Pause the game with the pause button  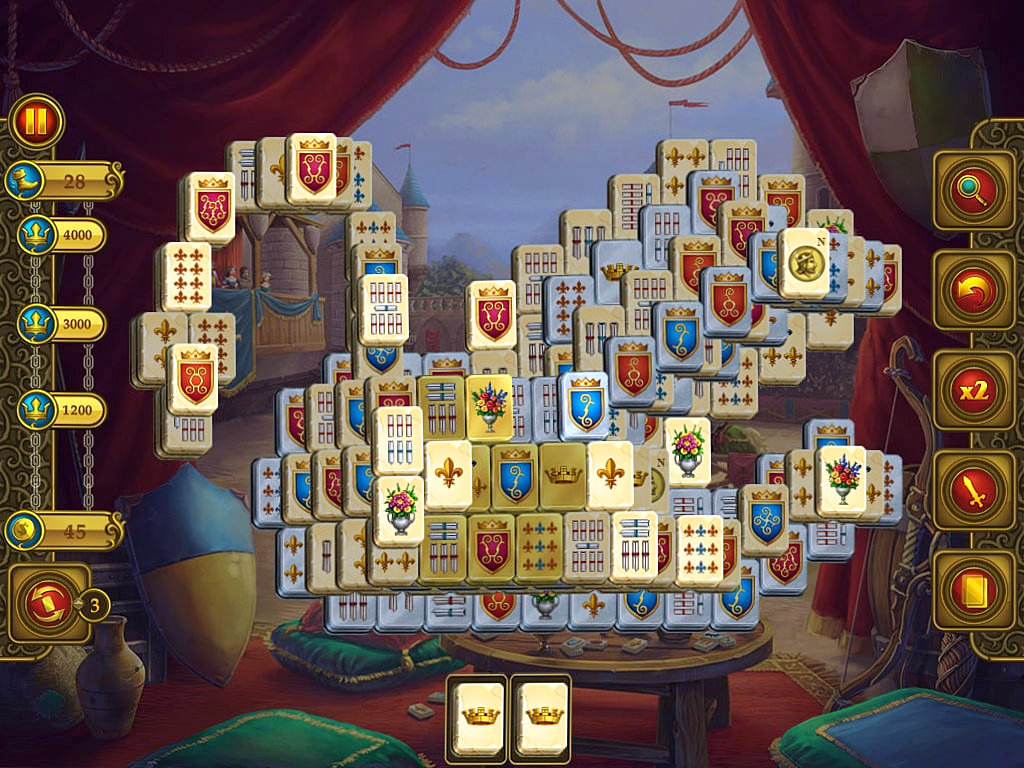click(37, 122)
